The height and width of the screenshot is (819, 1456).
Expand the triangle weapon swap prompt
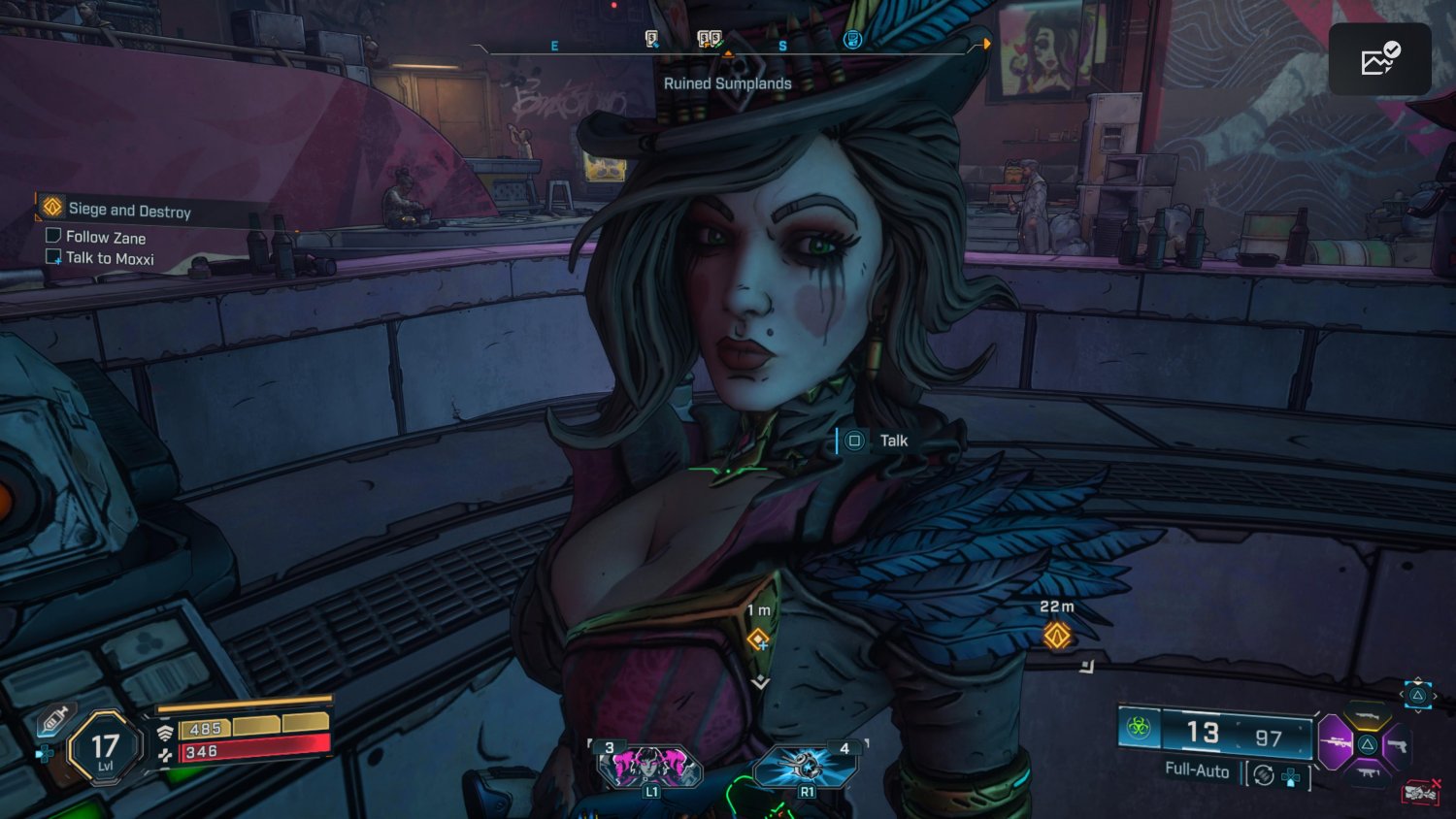1416,695
